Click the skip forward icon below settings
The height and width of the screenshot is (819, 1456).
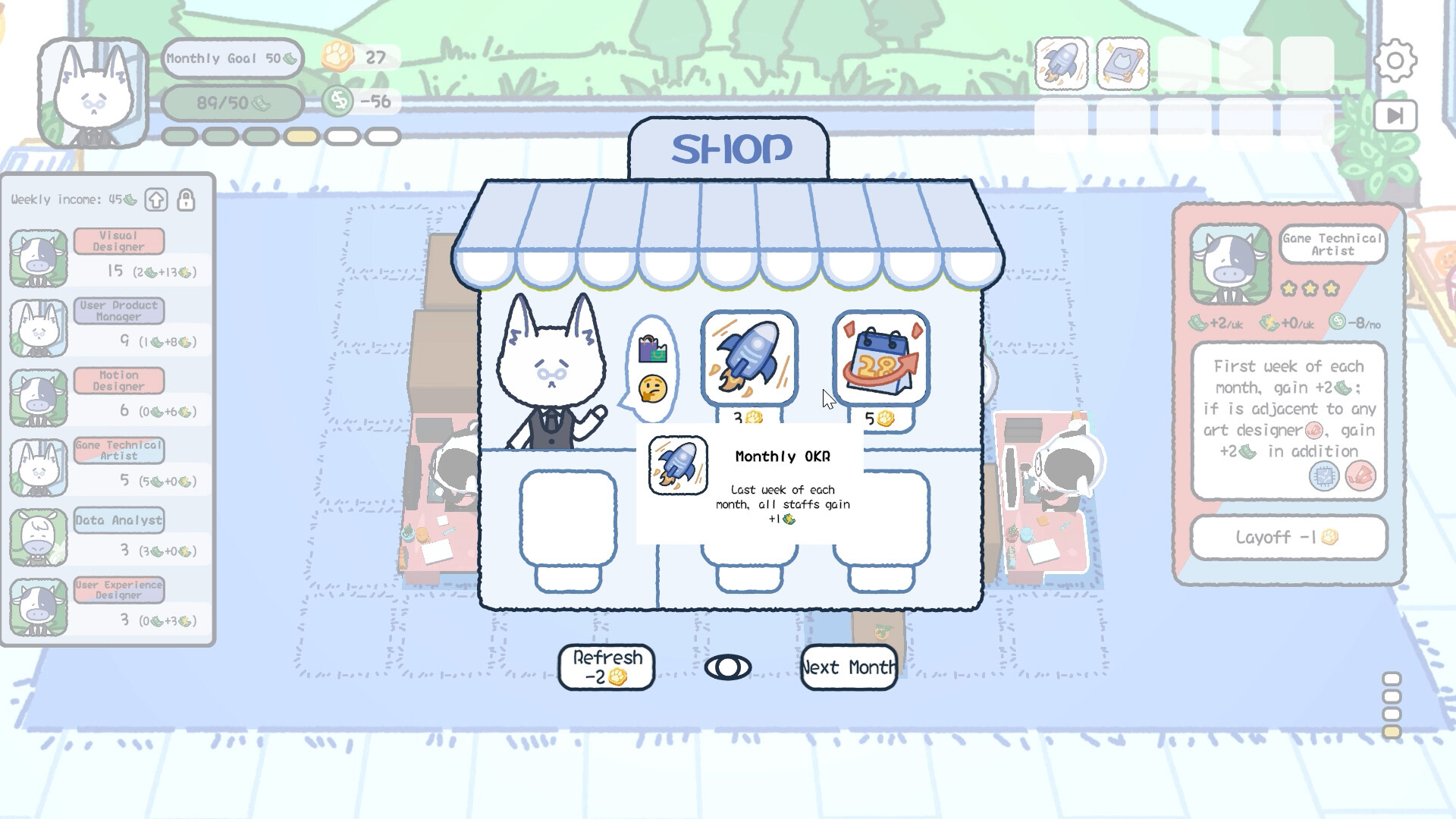(x=1395, y=115)
